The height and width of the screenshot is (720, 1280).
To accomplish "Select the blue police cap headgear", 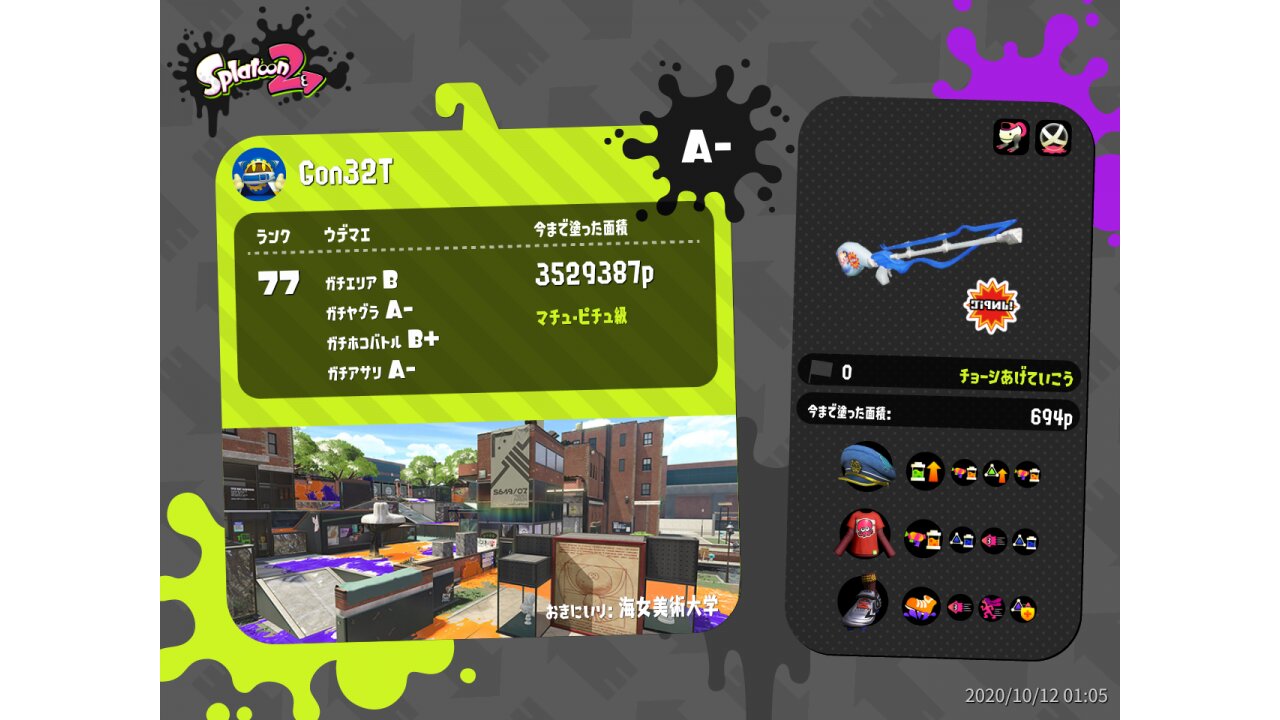I will coord(866,467).
